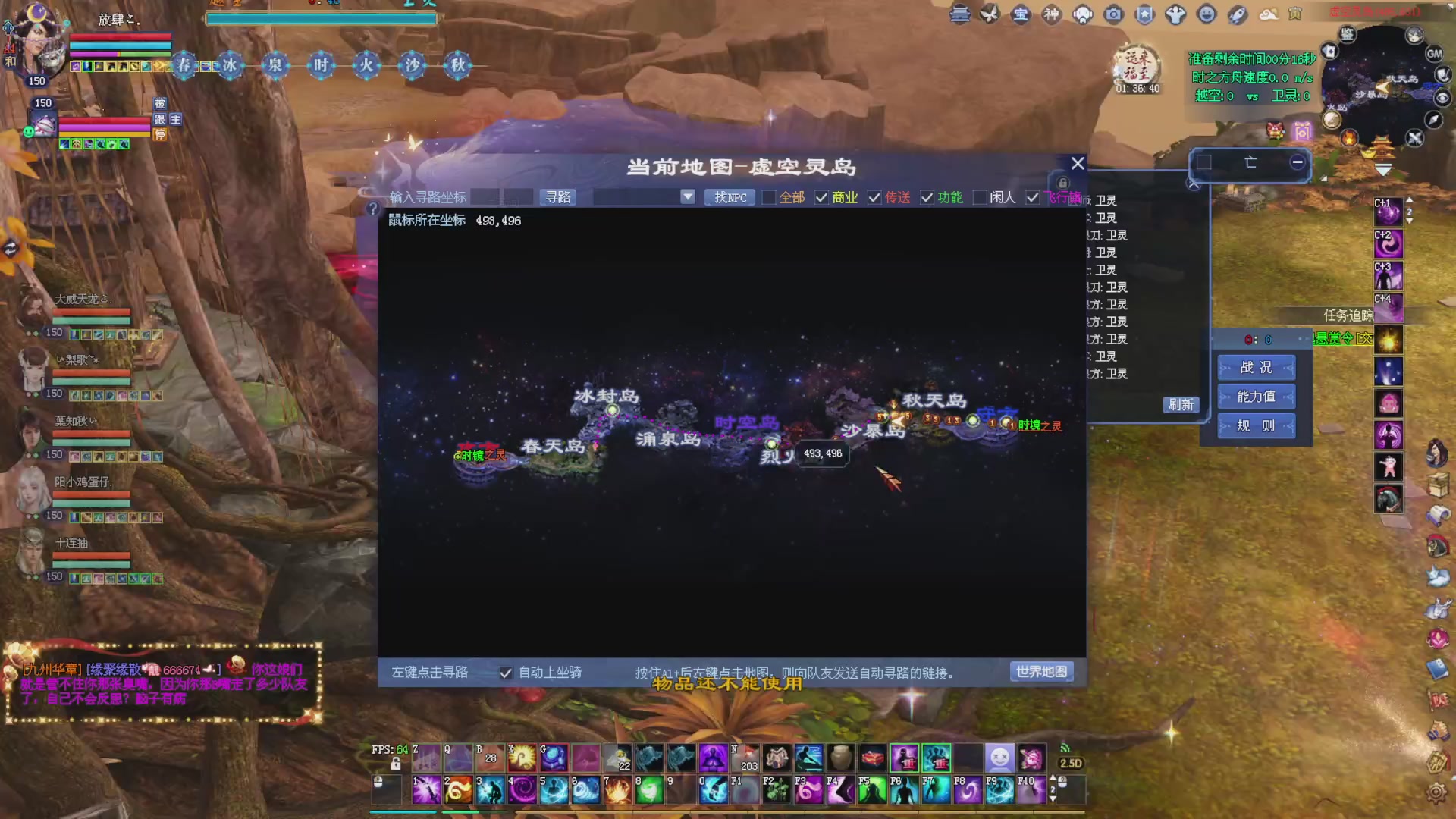
Task: Open the 世界地图 button
Action: click(x=1042, y=672)
